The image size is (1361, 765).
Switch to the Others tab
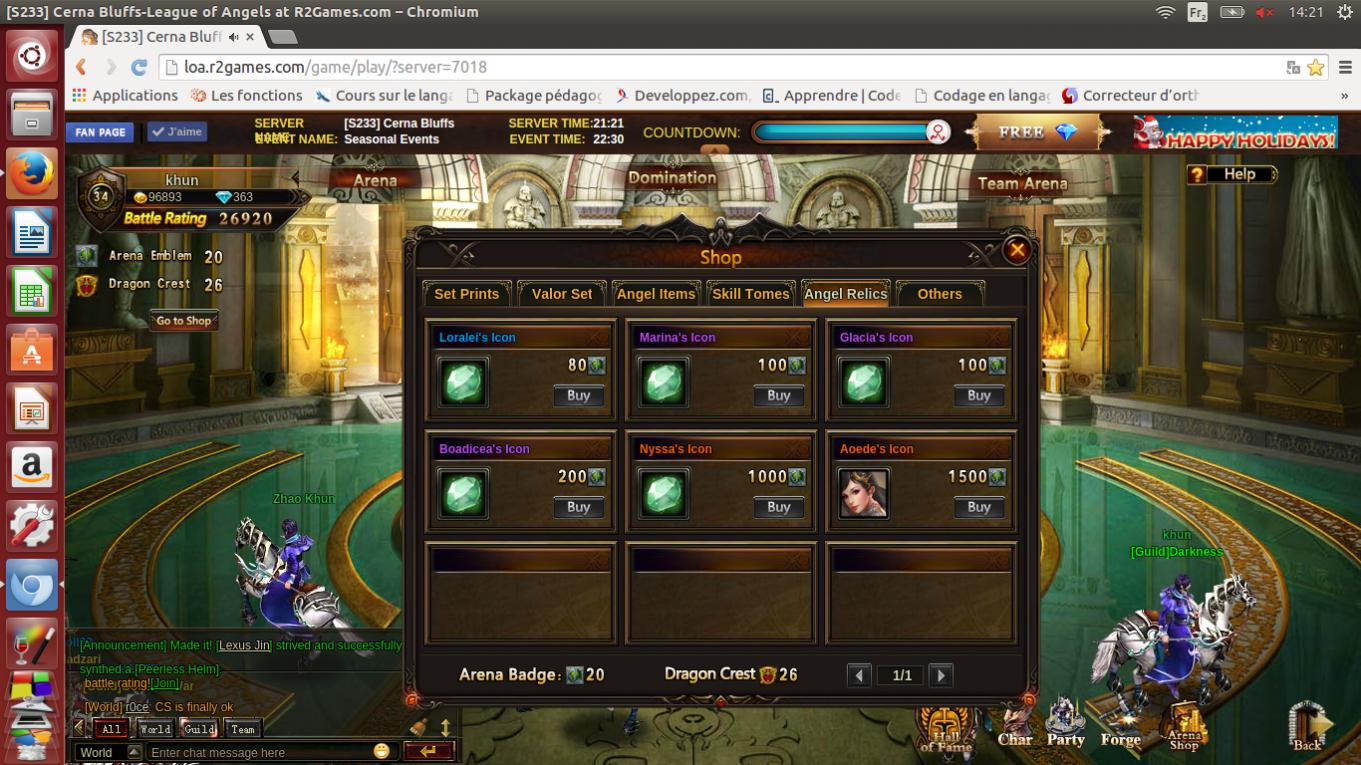point(939,294)
